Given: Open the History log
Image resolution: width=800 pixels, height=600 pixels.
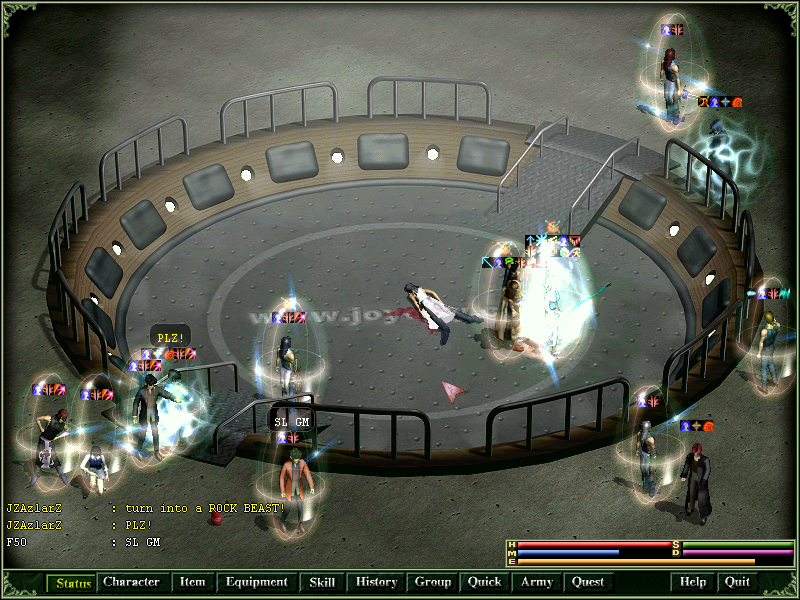Looking at the screenshot, I should click(x=376, y=582).
